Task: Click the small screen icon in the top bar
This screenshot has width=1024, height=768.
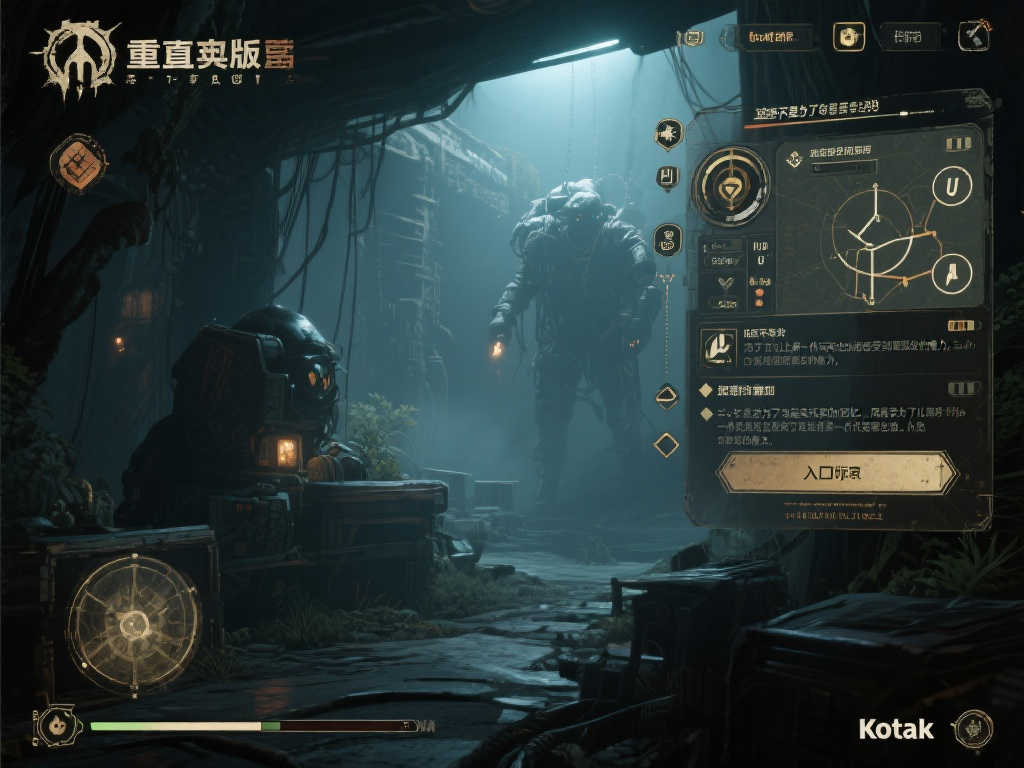Action: [x=690, y=38]
